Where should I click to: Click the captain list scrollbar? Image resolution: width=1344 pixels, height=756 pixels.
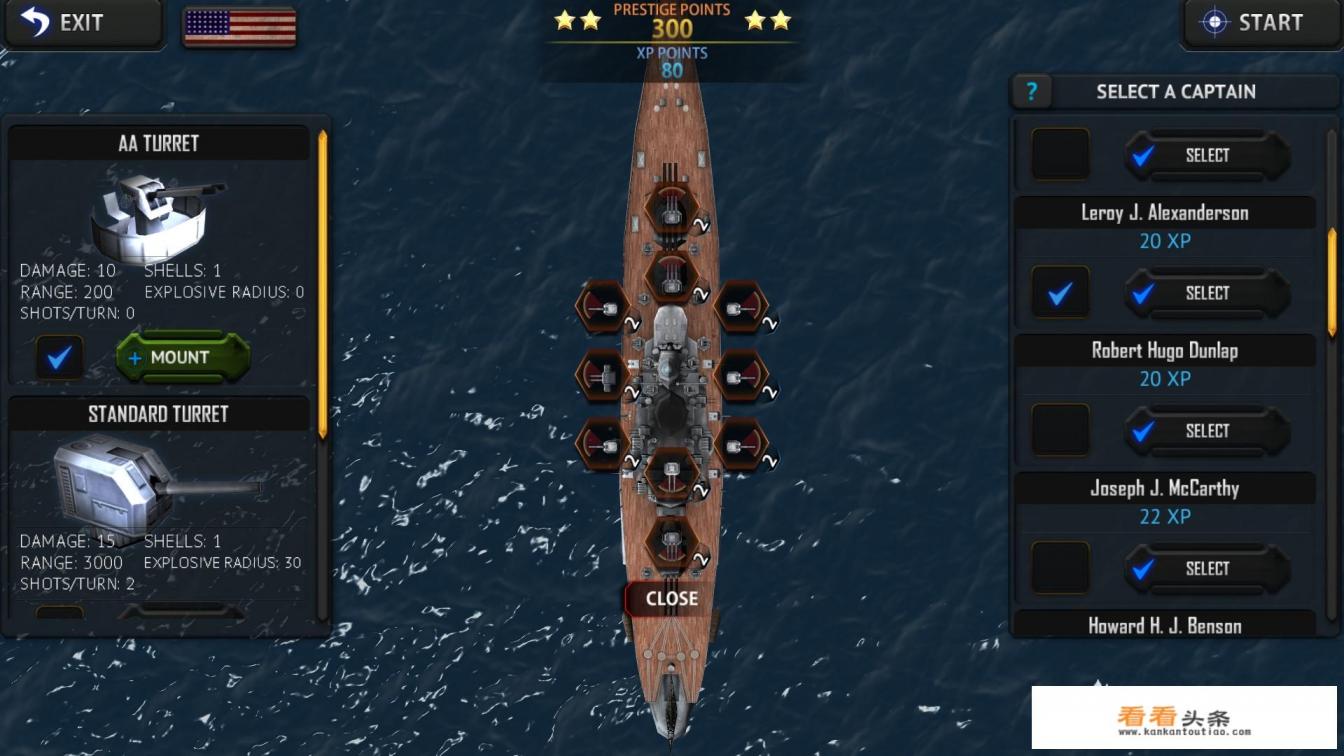(x=1331, y=282)
